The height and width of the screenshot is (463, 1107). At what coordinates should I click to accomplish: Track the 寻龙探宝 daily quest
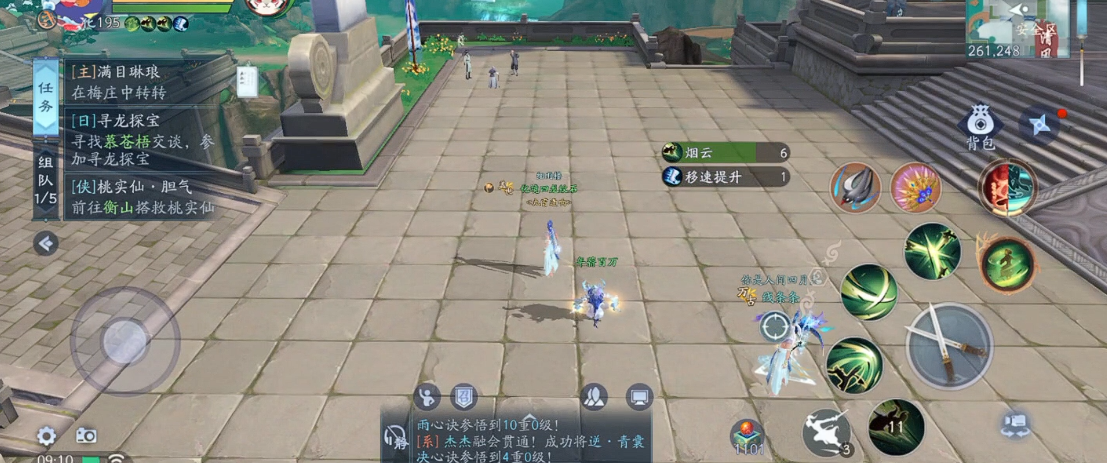tap(140, 139)
